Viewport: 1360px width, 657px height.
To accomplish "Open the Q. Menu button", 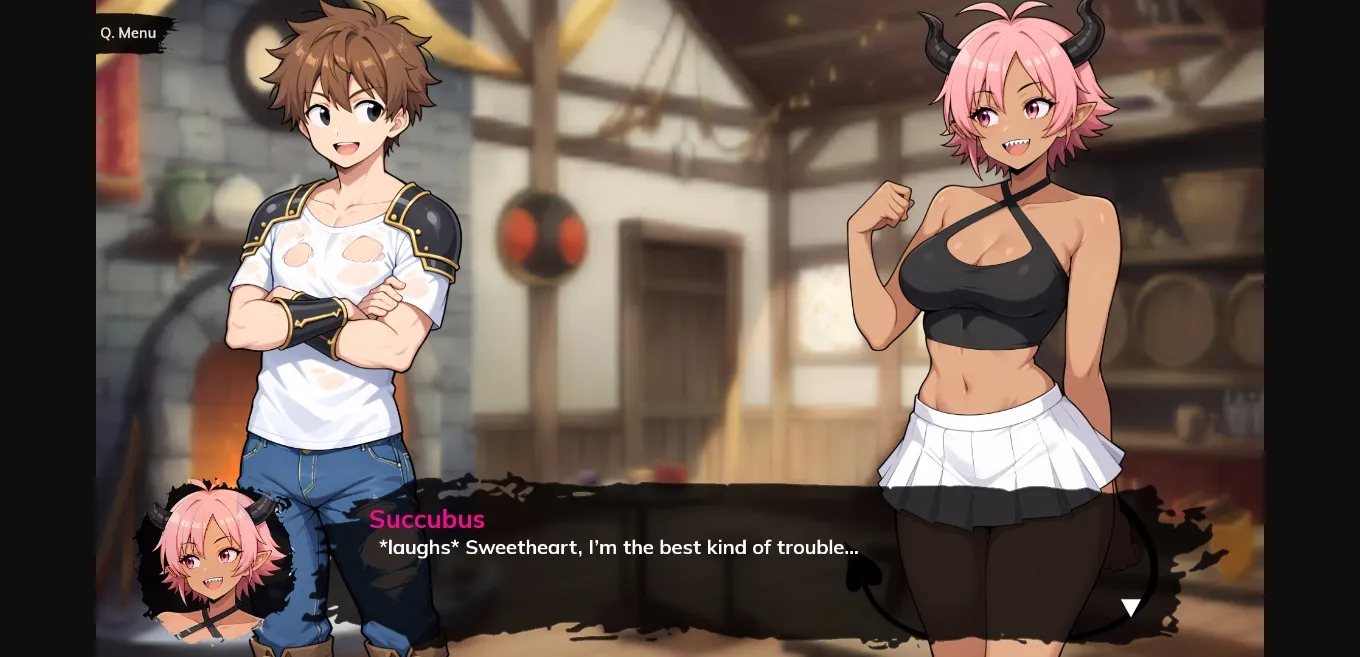I will coord(129,33).
